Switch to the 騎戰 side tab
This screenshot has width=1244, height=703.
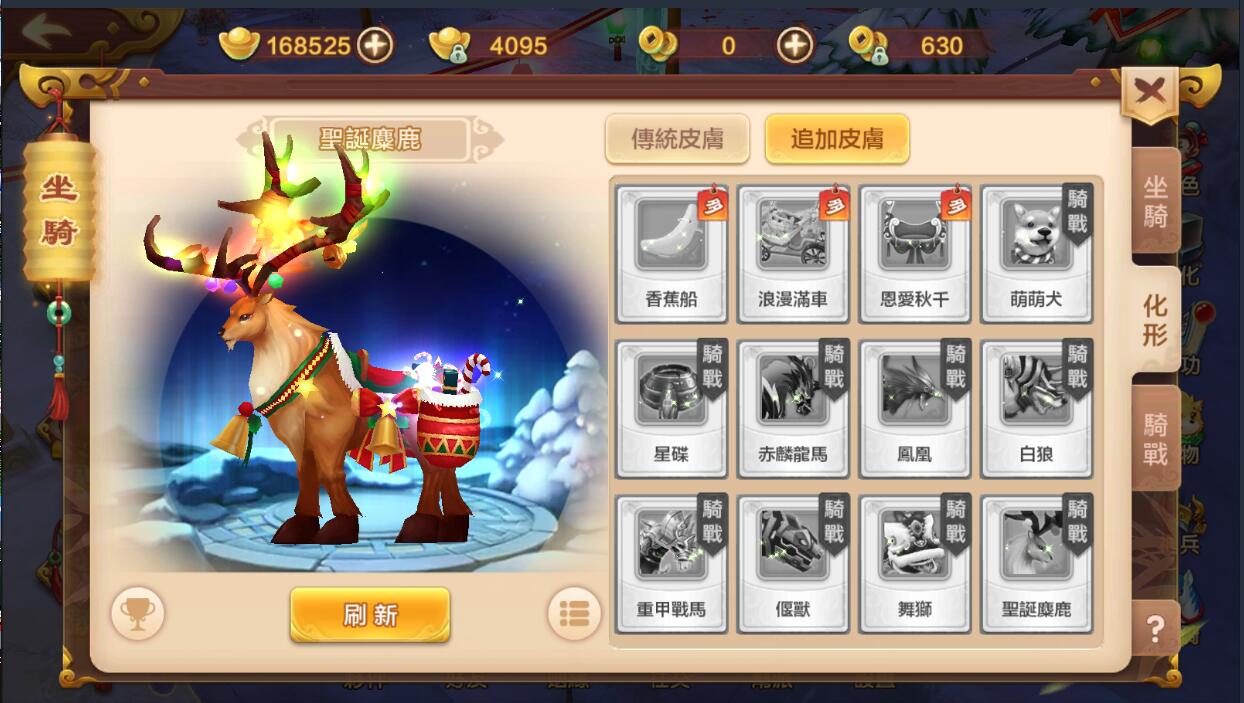pos(1155,438)
